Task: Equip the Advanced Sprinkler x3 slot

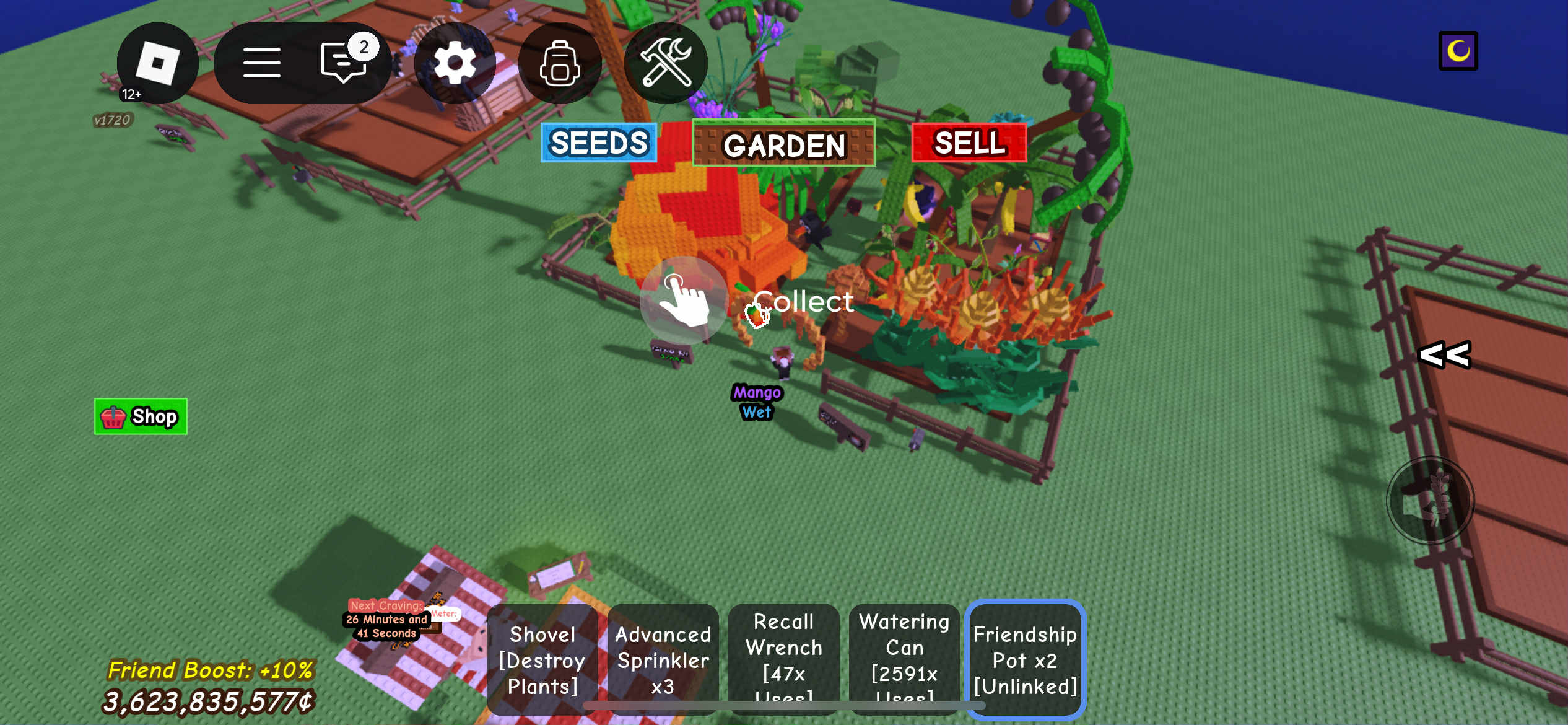Action: (663, 659)
